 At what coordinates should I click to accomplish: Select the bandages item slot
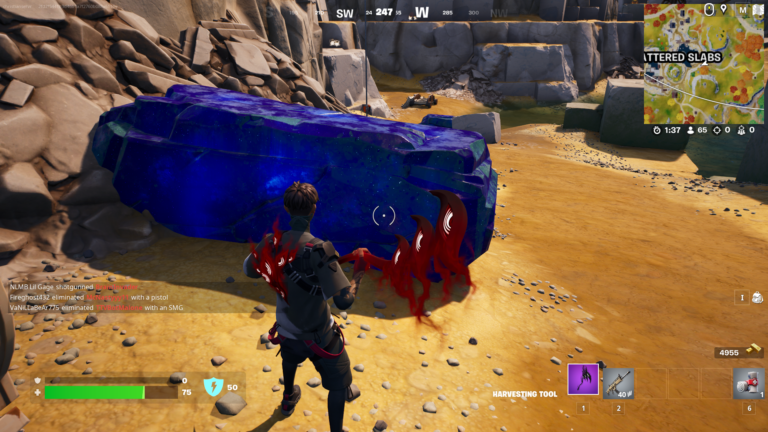tap(749, 381)
